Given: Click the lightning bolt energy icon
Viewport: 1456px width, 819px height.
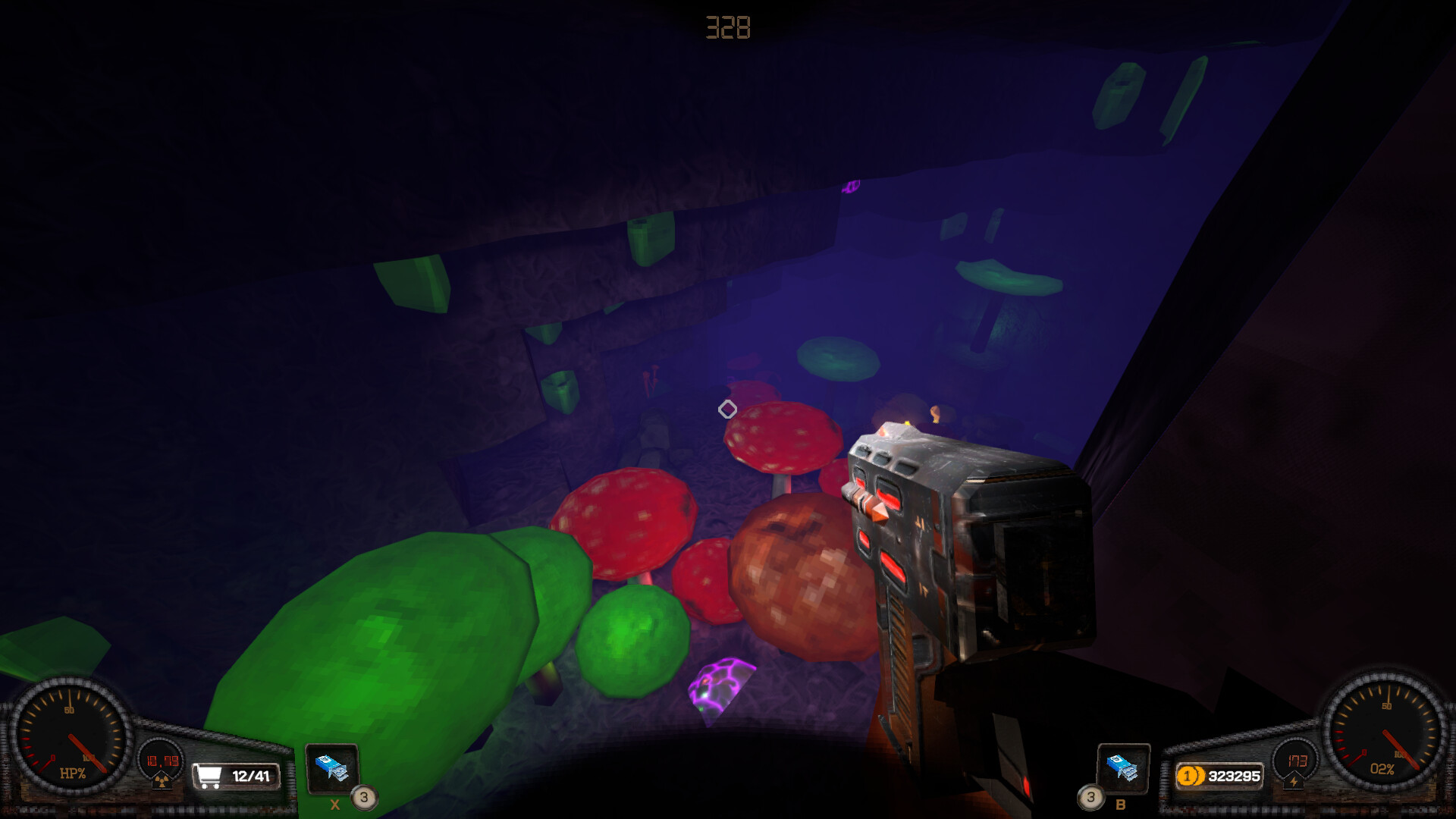Looking at the screenshot, I should 1292,781.
